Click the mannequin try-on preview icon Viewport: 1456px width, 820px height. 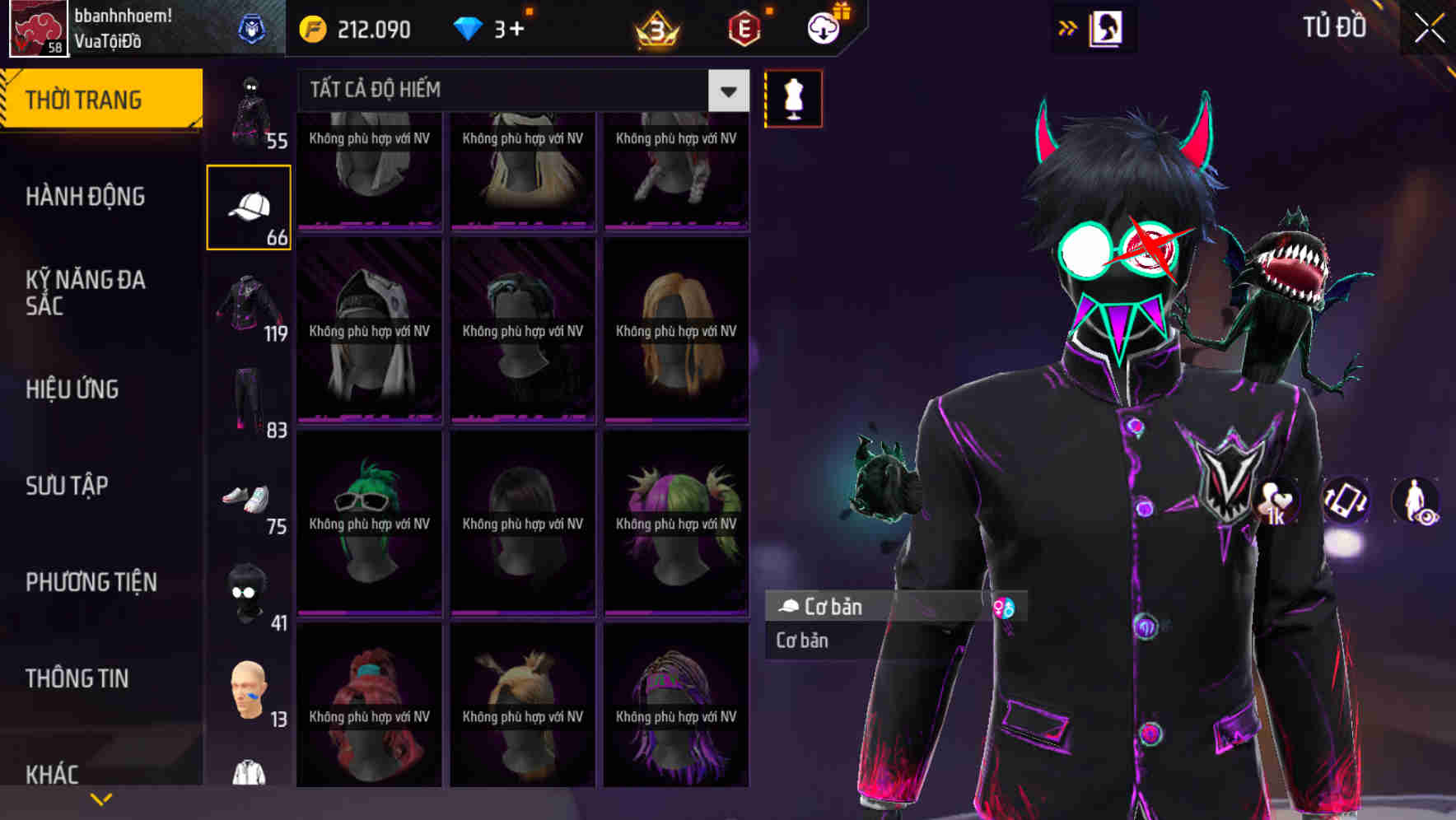click(x=793, y=98)
